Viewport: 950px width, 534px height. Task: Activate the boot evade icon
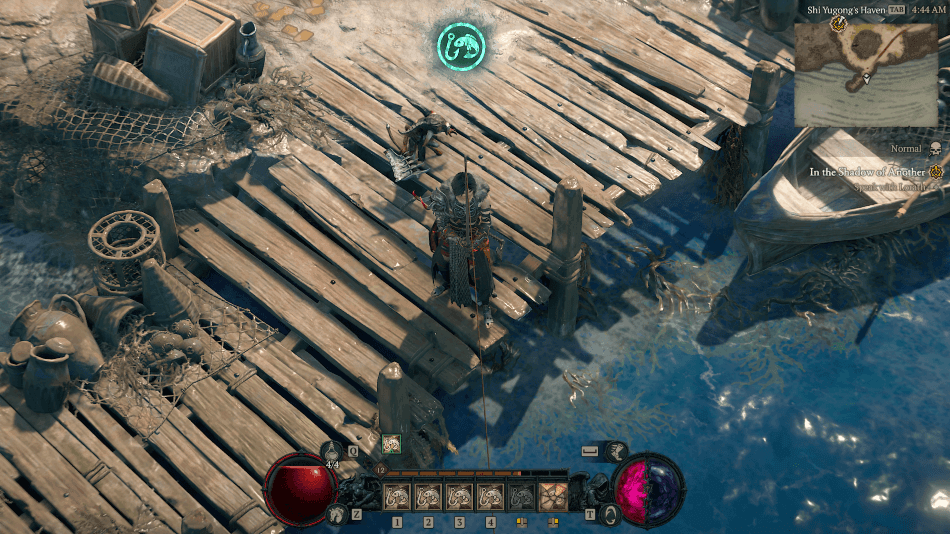[617, 452]
